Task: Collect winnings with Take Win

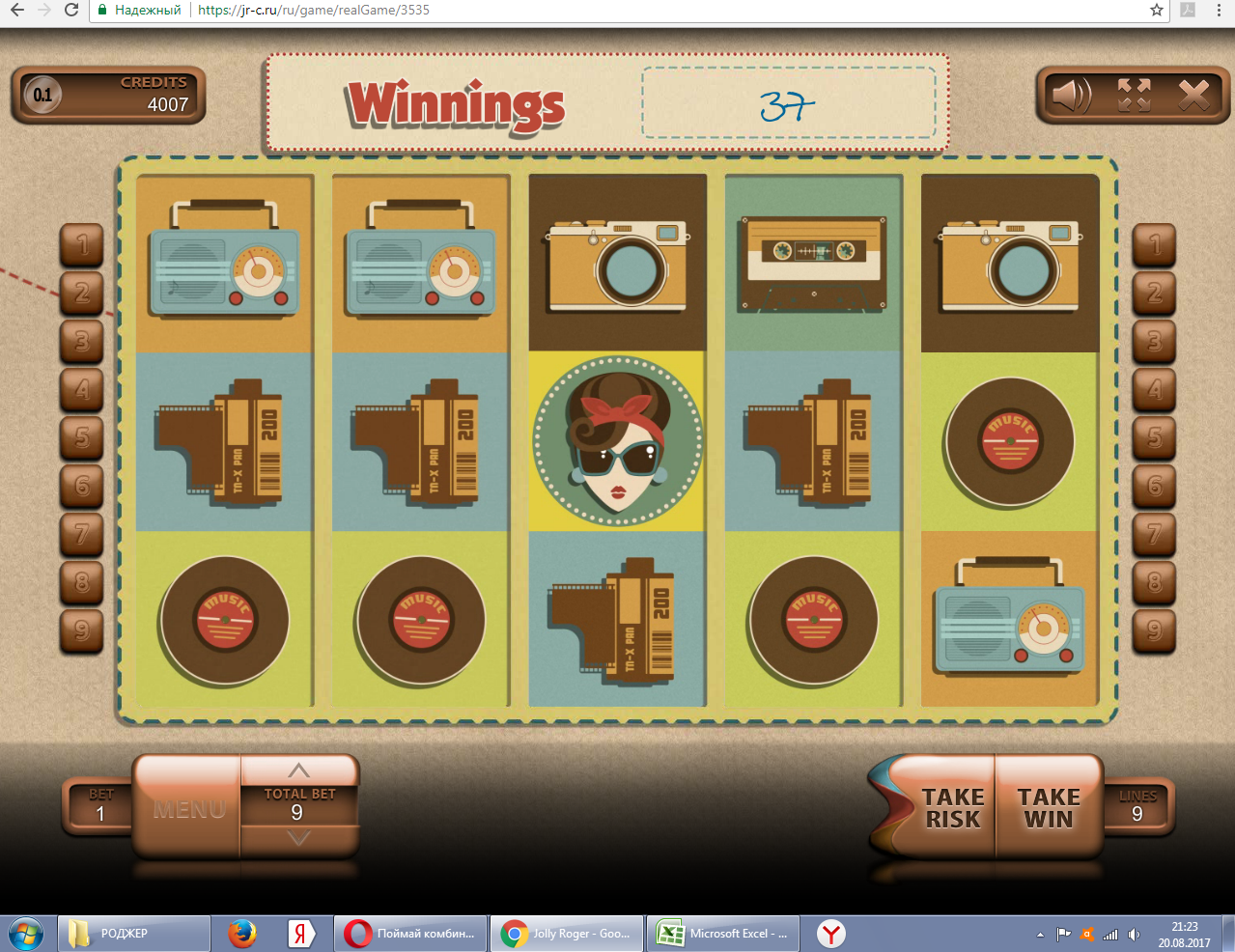Action: coord(1048,808)
